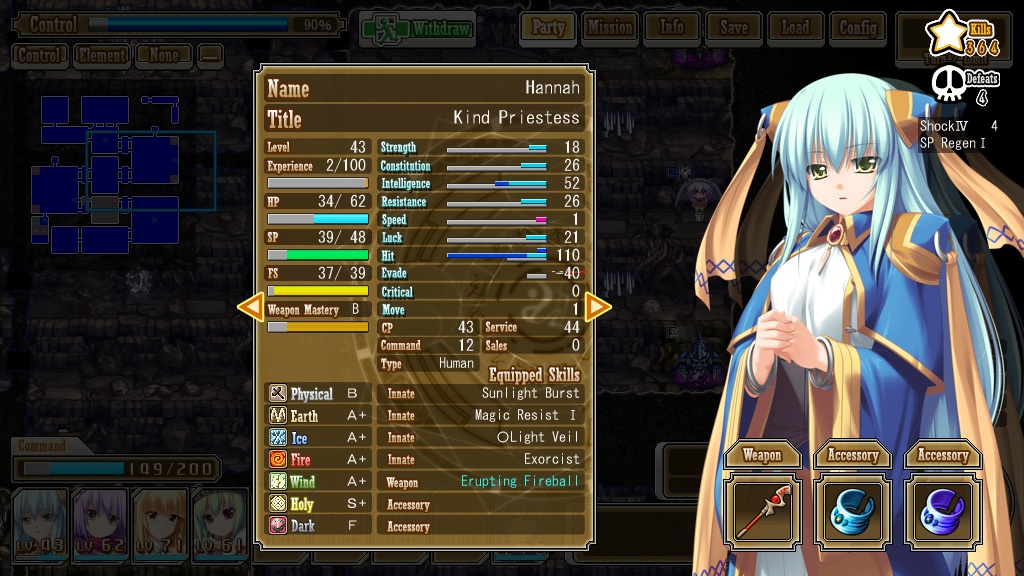1024x576 pixels.
Task: Select the Erupting Fireball weapon skill
Action: coord(520,481)
